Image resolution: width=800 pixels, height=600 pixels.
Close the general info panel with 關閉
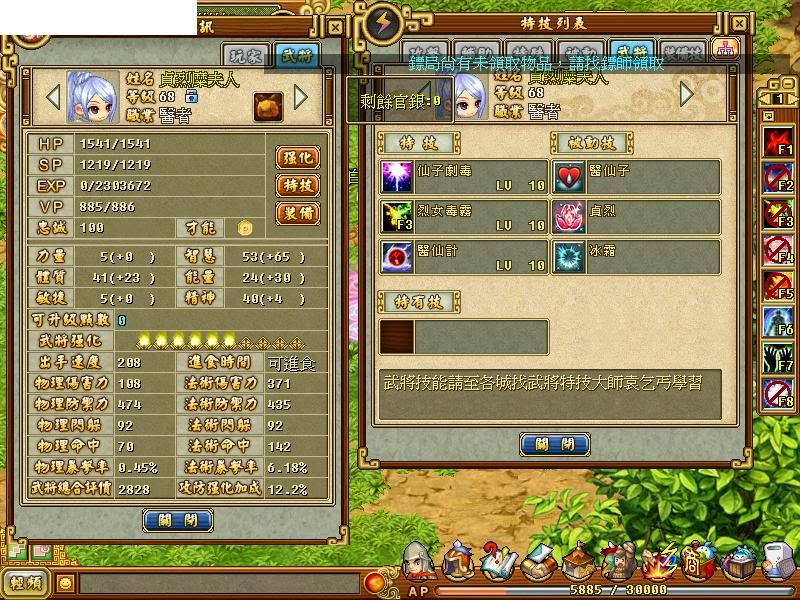tap(179, 520)
